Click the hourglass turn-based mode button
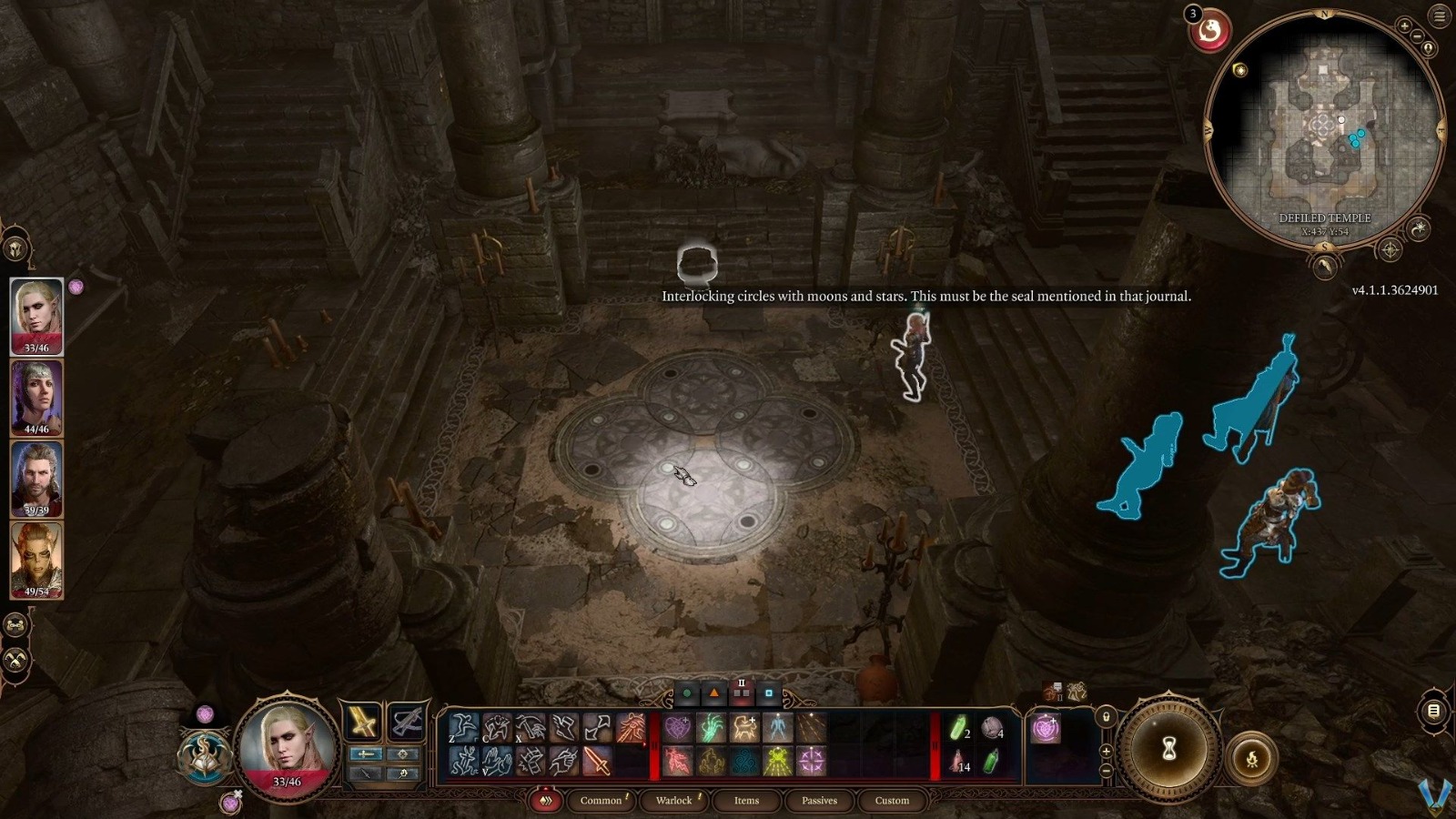 1169,748
